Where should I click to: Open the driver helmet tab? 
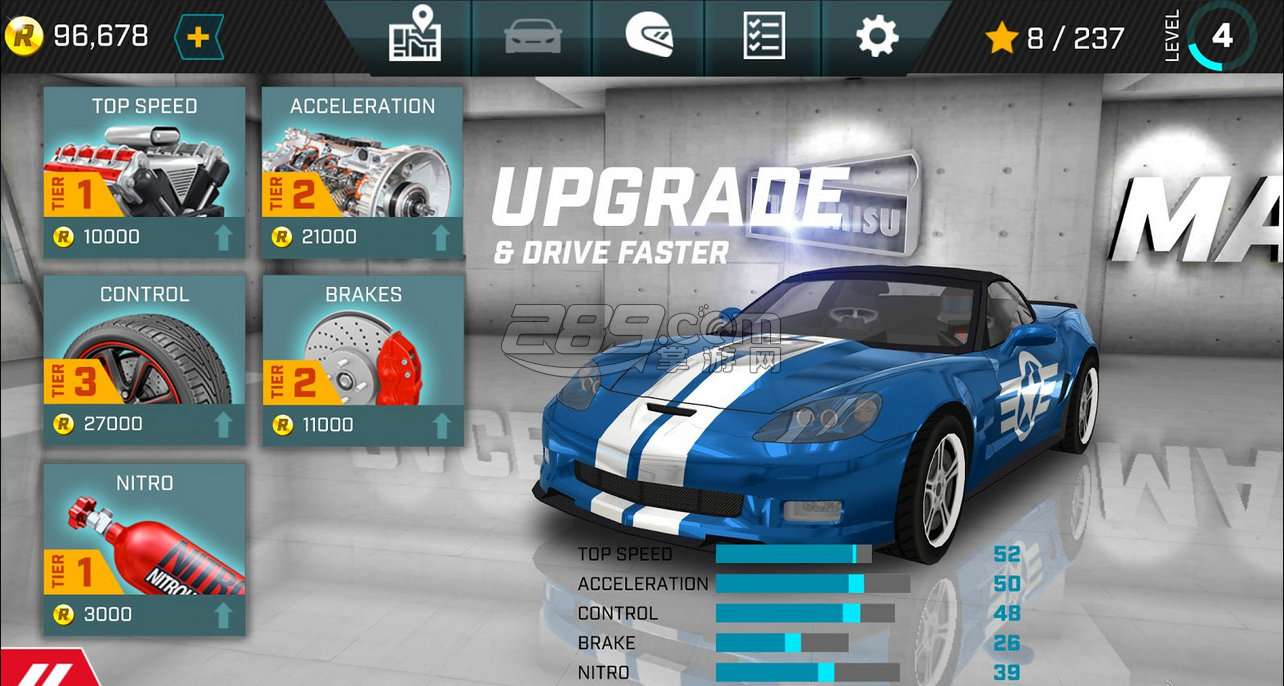click(649, 36)
